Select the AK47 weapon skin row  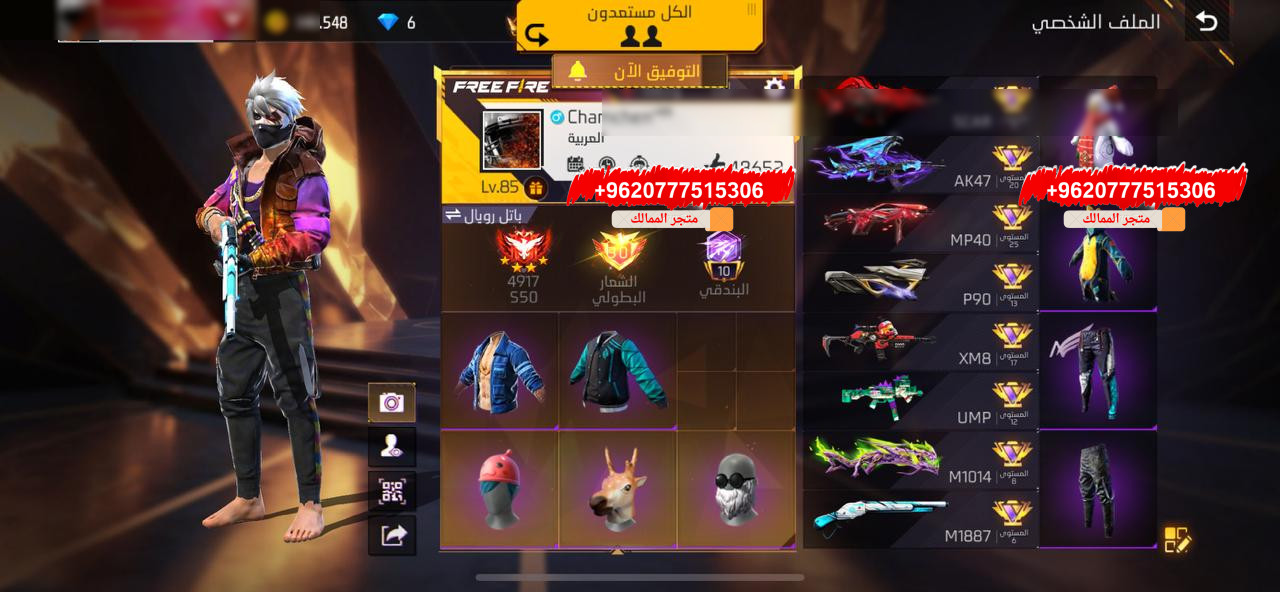(920, 165)
